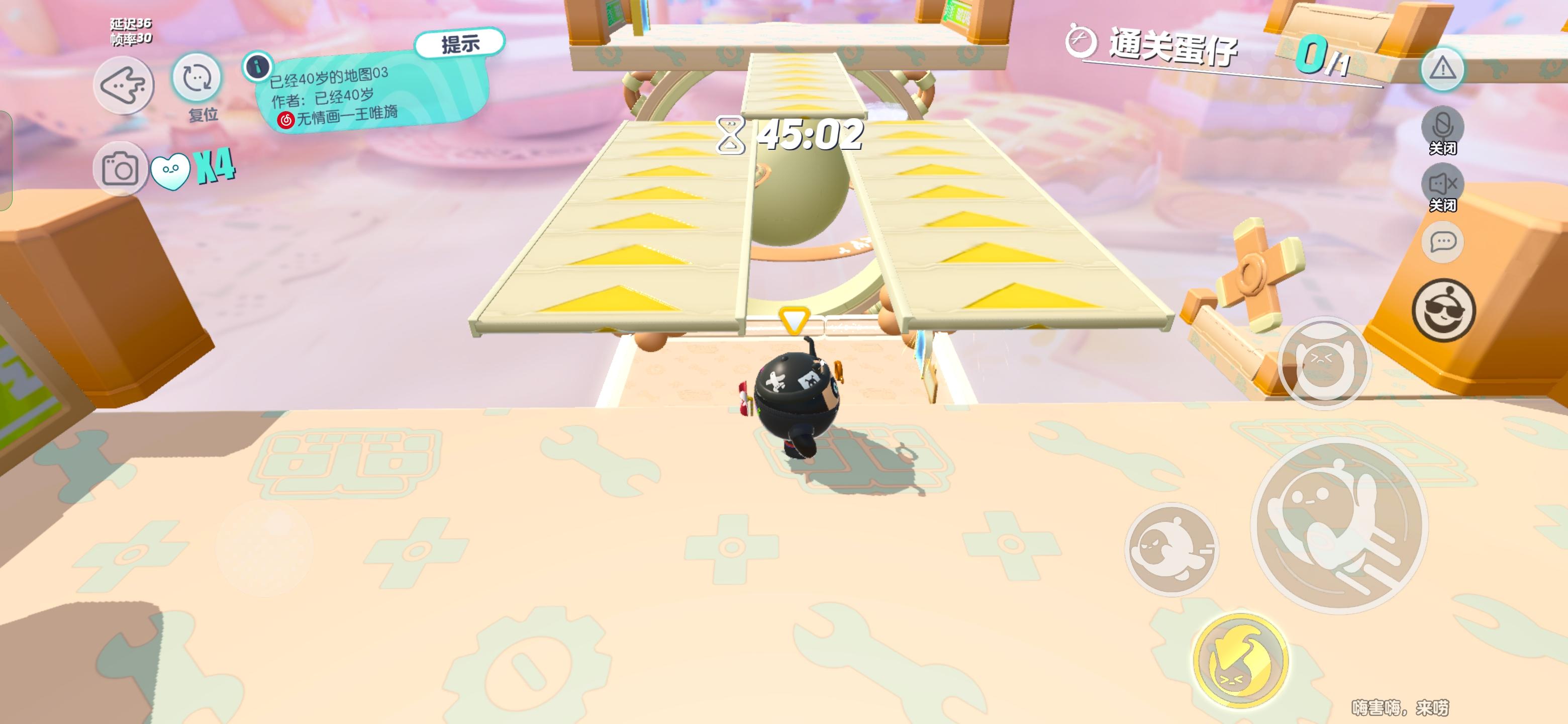Viewport: 1568px width, 724px height.
Task: Open the chat bubble panel
Action: (x=1442, y=242)
